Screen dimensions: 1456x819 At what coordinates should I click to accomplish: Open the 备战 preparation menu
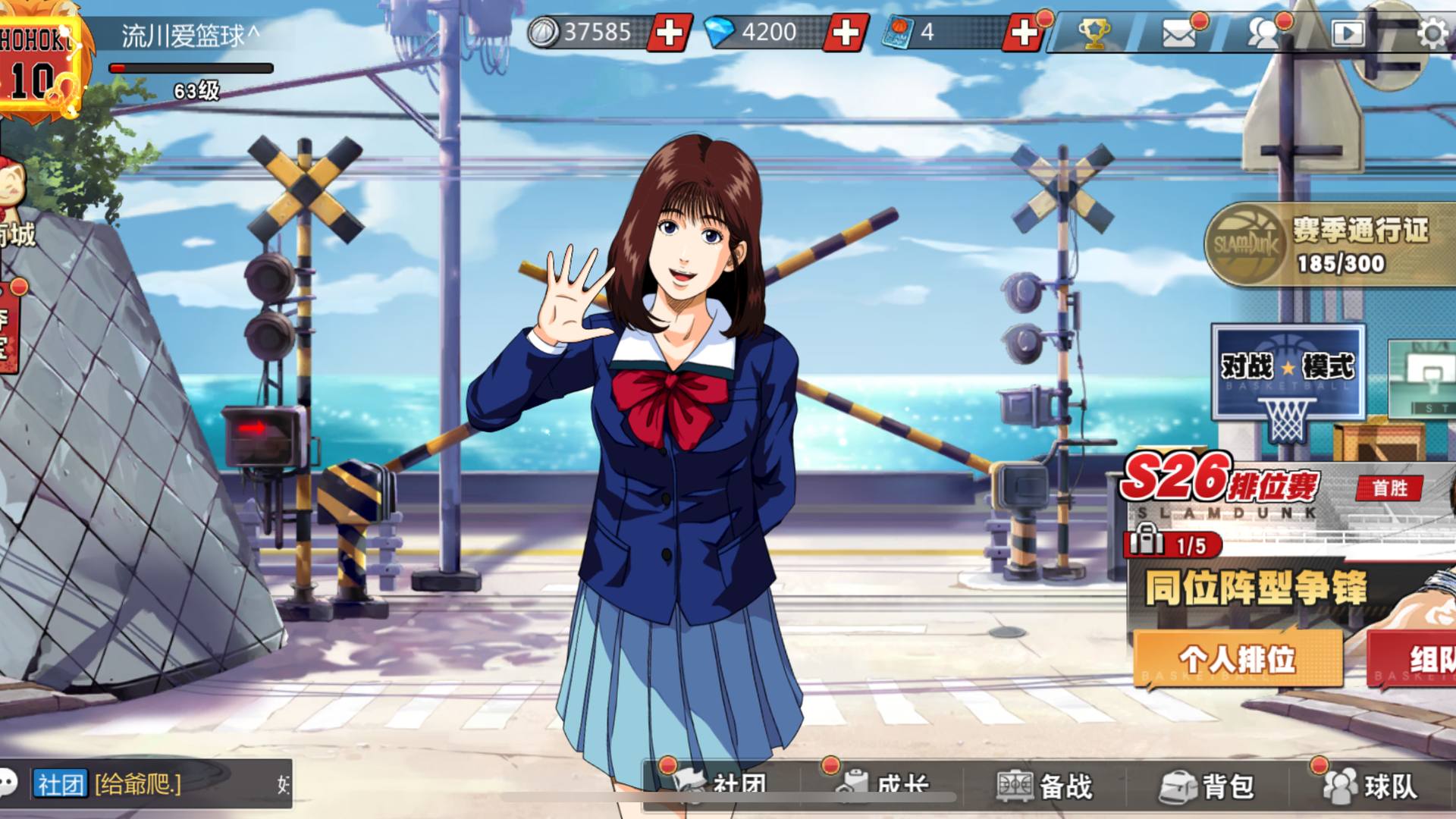(x=1046, y=786)
